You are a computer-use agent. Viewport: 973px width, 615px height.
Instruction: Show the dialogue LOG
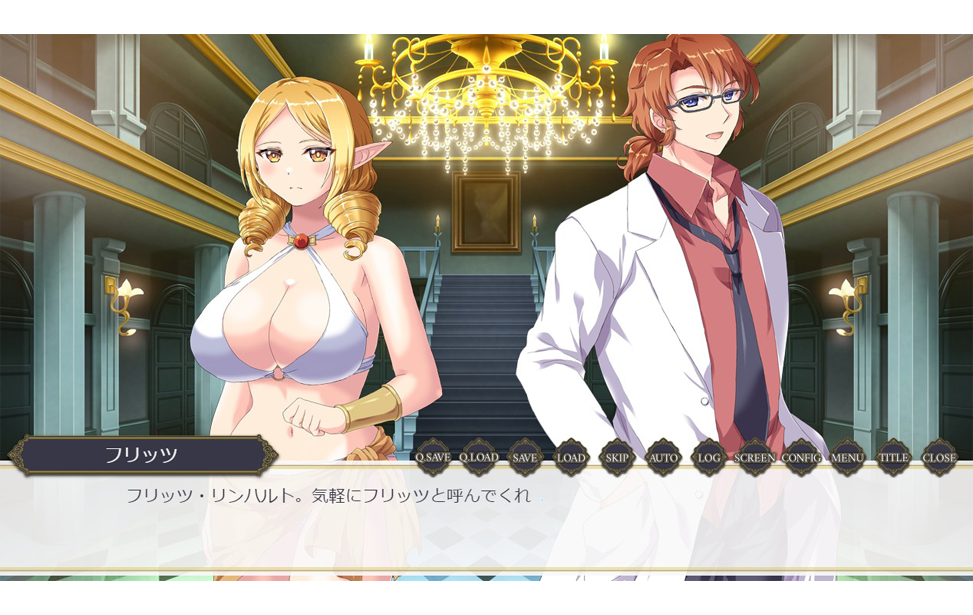[709, 458]
